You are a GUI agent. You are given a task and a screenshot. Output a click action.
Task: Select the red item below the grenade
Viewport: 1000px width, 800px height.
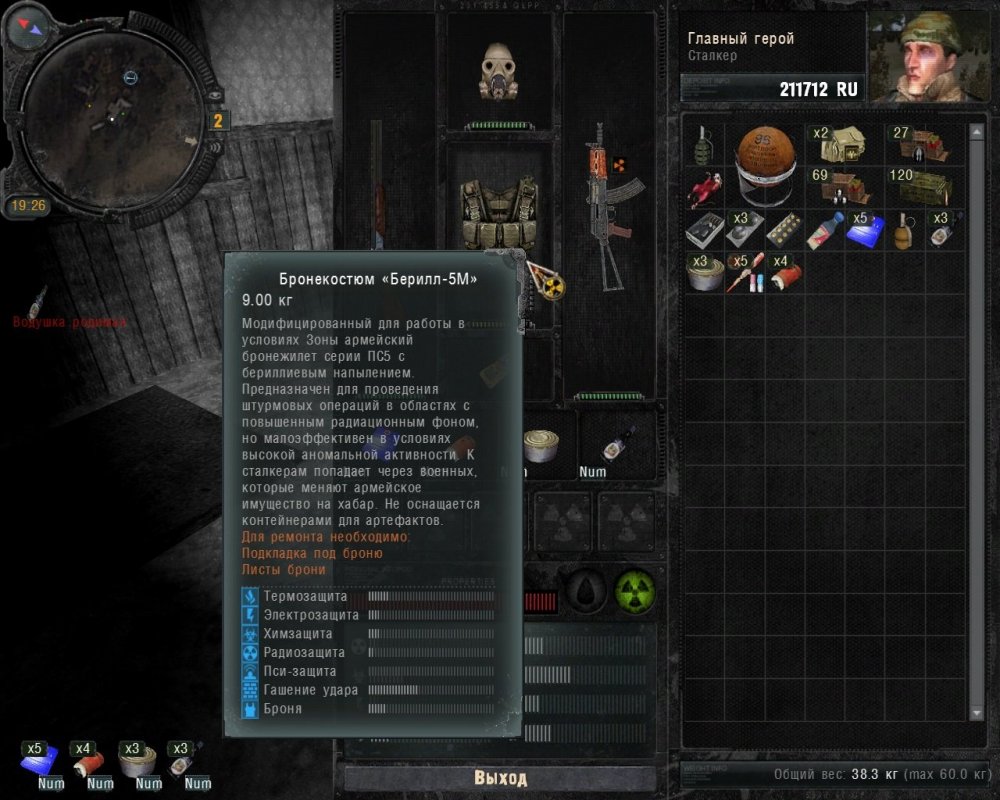pos(705,188)
